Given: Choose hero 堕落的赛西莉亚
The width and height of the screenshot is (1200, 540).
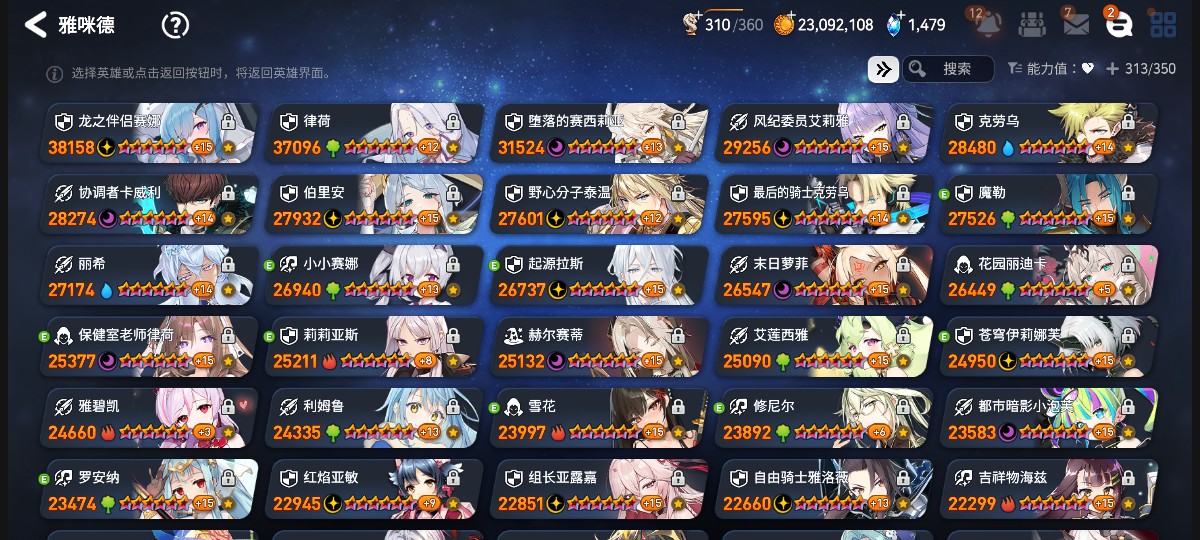Looking at the screenshot, I should [598, 134].
